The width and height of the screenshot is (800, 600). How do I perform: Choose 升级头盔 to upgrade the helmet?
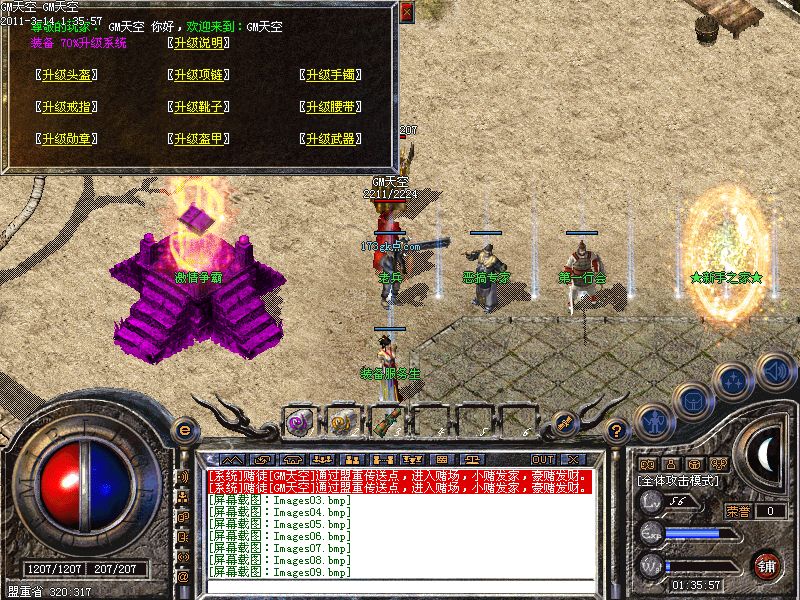pyautogui.click(x=68, y=75)
